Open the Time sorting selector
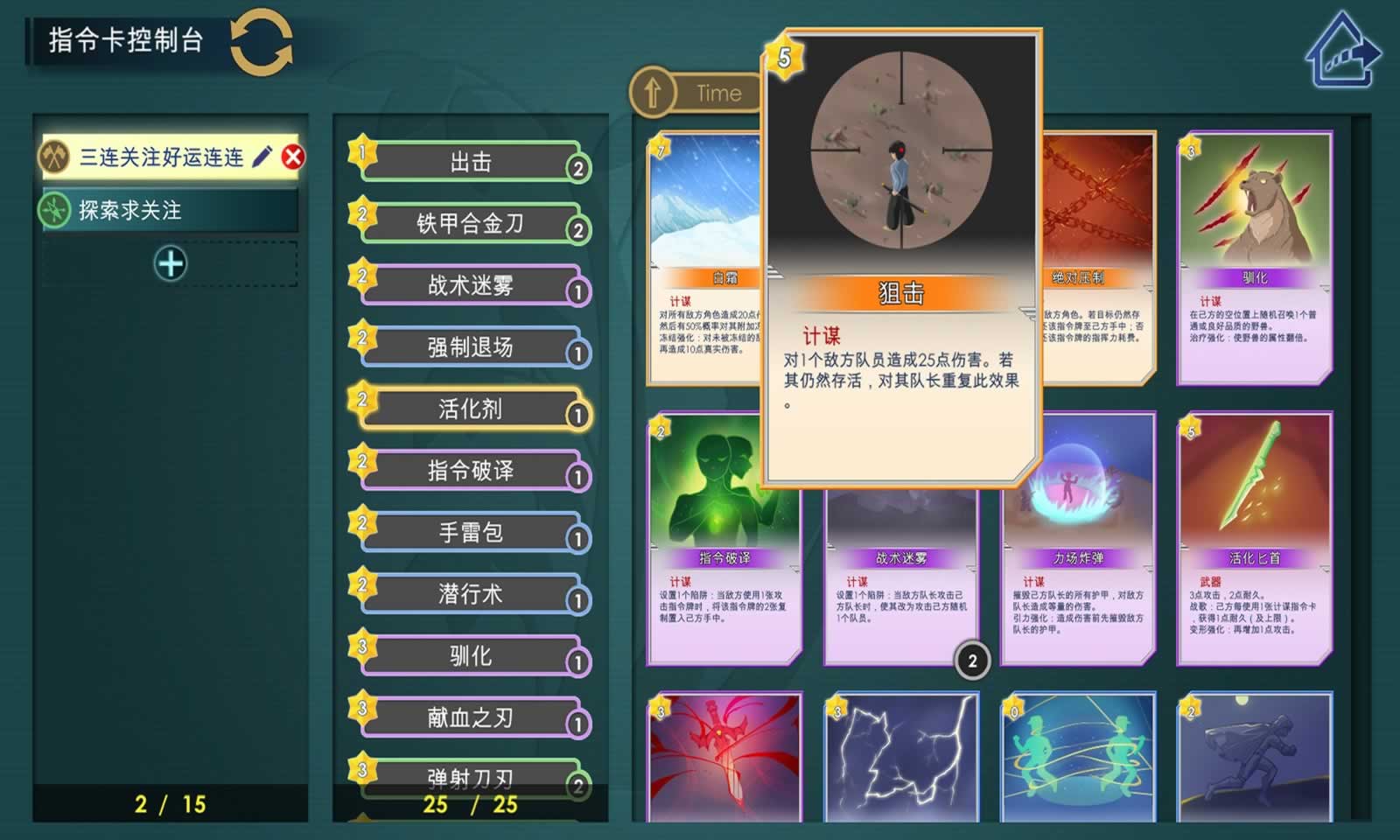The height and width of the screenshot is (840, 1400). (717, 93)
